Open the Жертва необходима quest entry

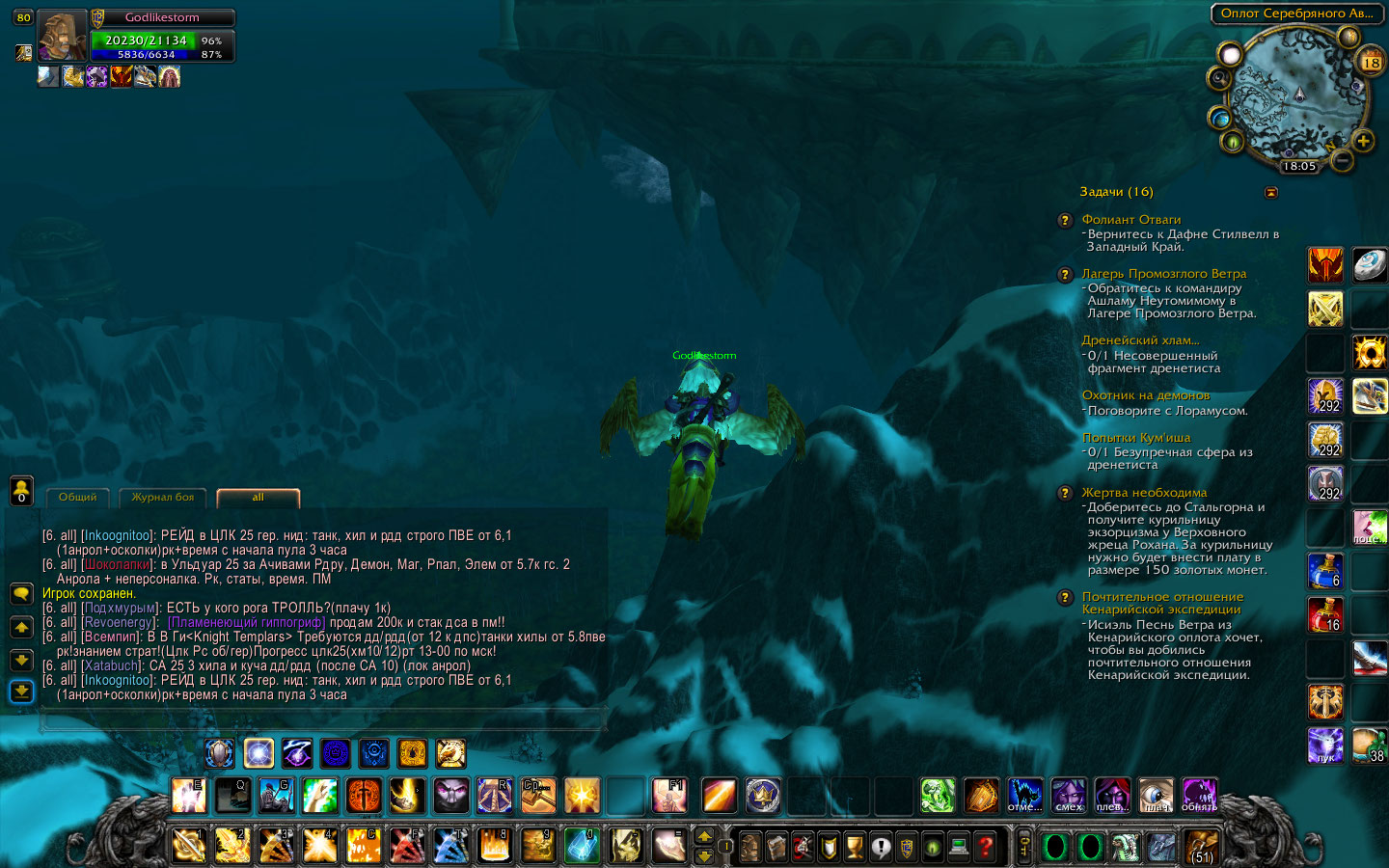click(x=1144, y=493)
